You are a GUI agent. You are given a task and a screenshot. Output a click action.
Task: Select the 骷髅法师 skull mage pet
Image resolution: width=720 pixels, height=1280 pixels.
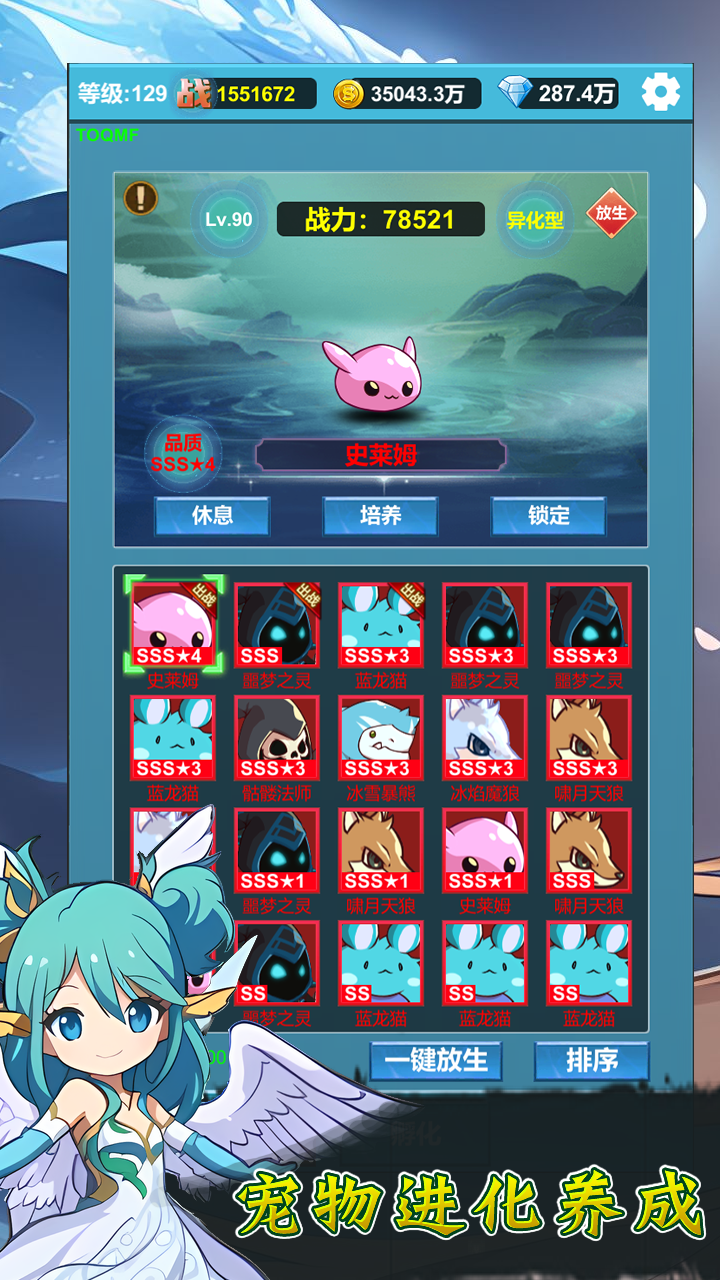pos(277,738)
